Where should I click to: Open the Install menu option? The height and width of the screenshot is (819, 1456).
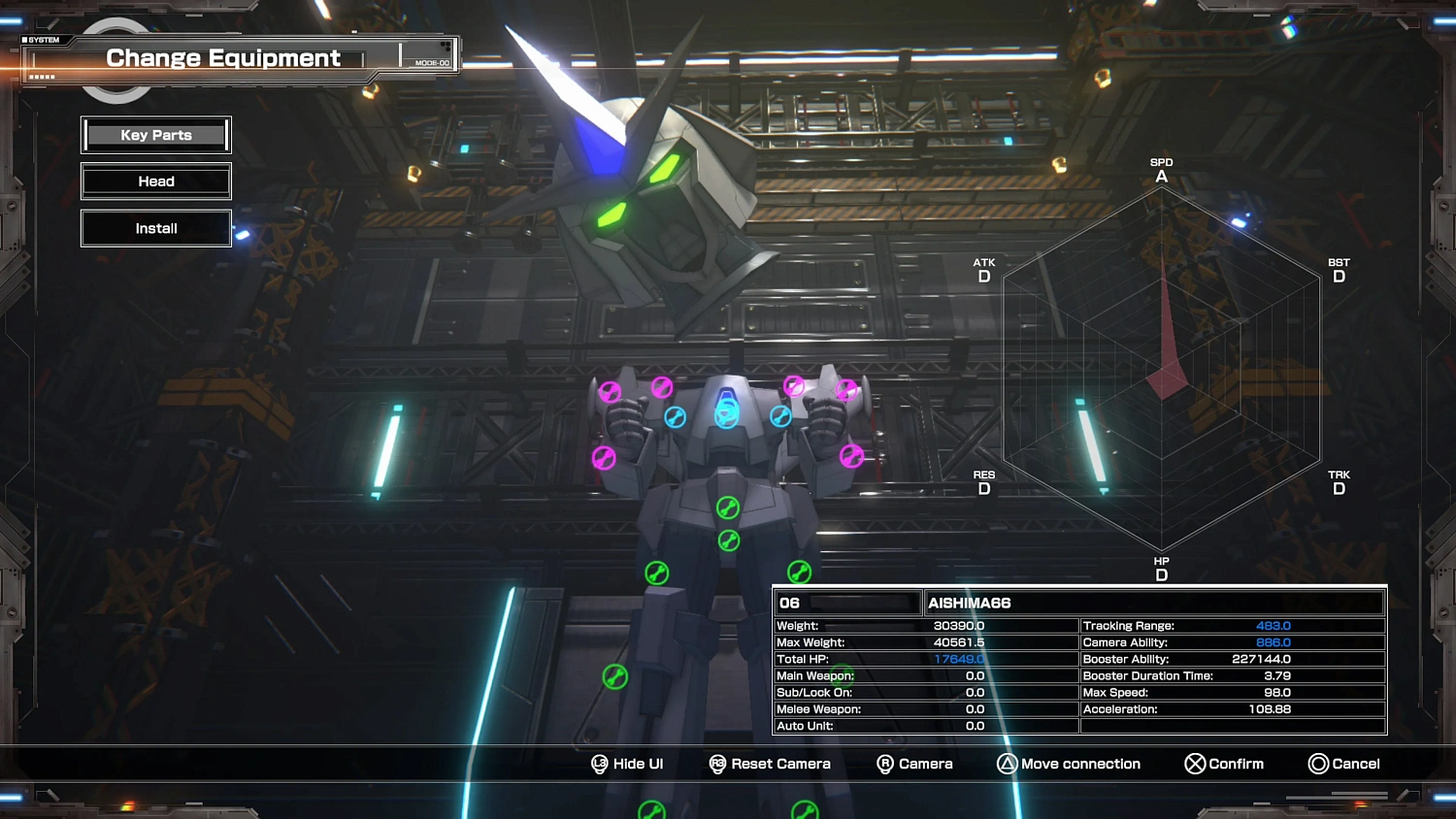click(155, 228)
